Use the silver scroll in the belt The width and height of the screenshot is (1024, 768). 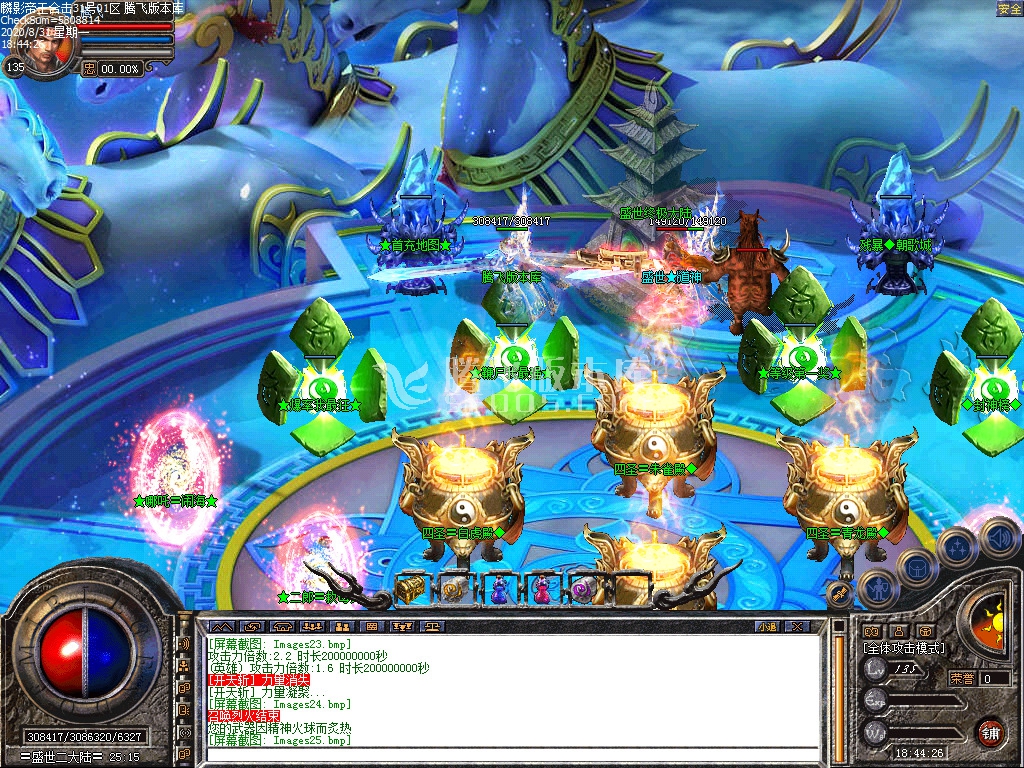(454, 589)
